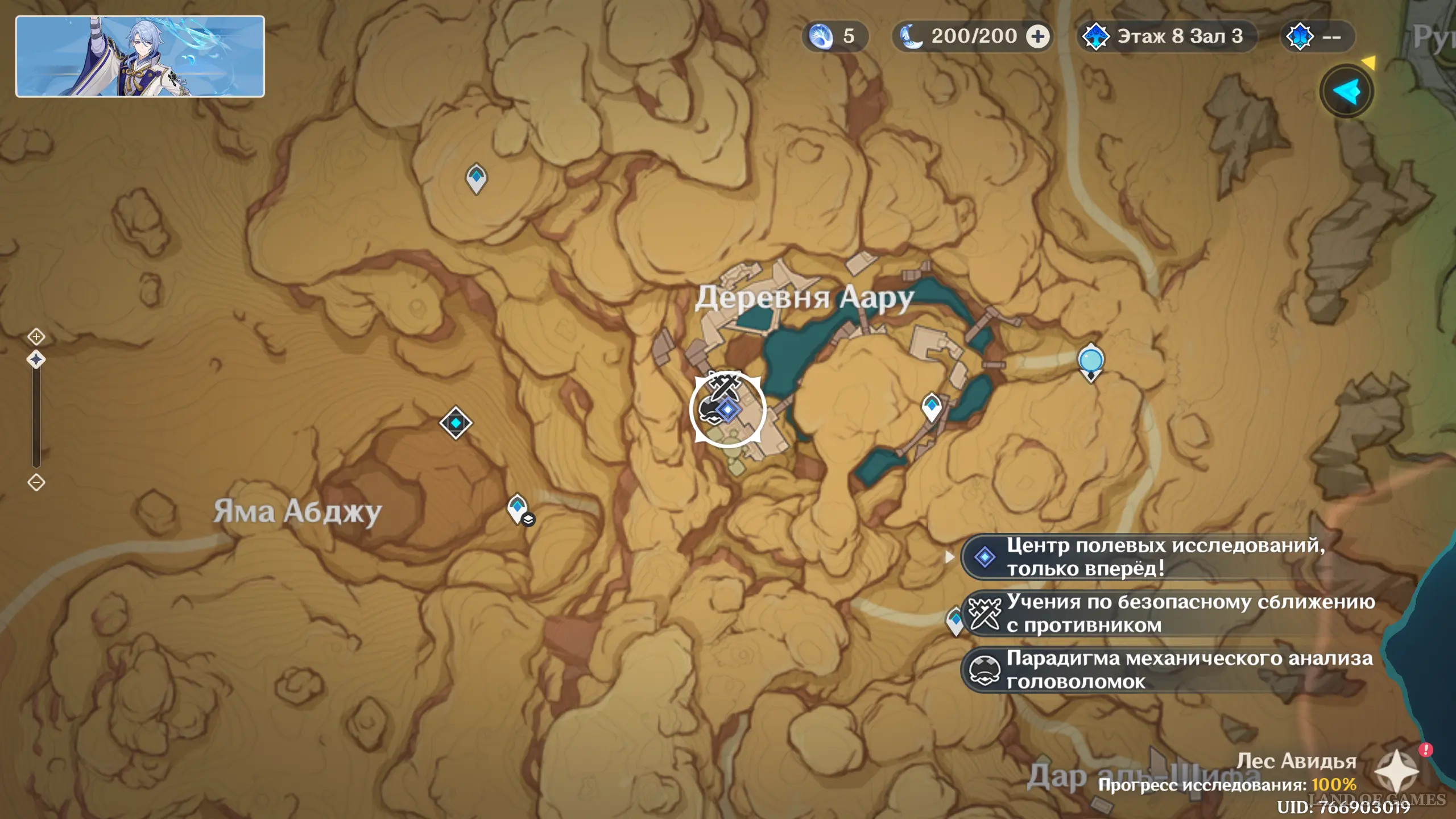Select the 'Центр полевых исследований' entry
This screenshot has height=819, width=1456.
pos(1166,557)
